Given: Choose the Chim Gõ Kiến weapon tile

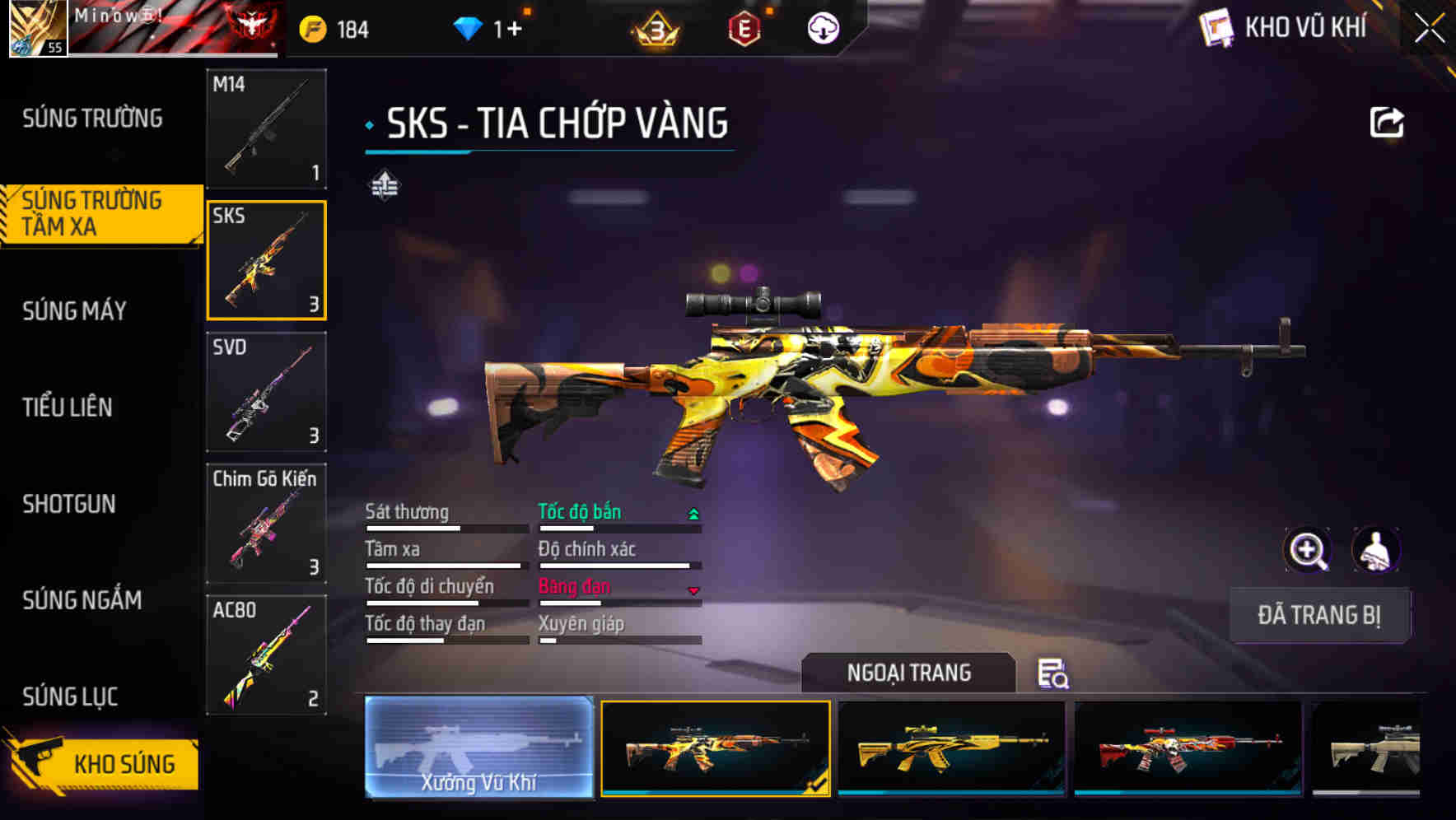Looking at the screenshot, I should point(266,524).
